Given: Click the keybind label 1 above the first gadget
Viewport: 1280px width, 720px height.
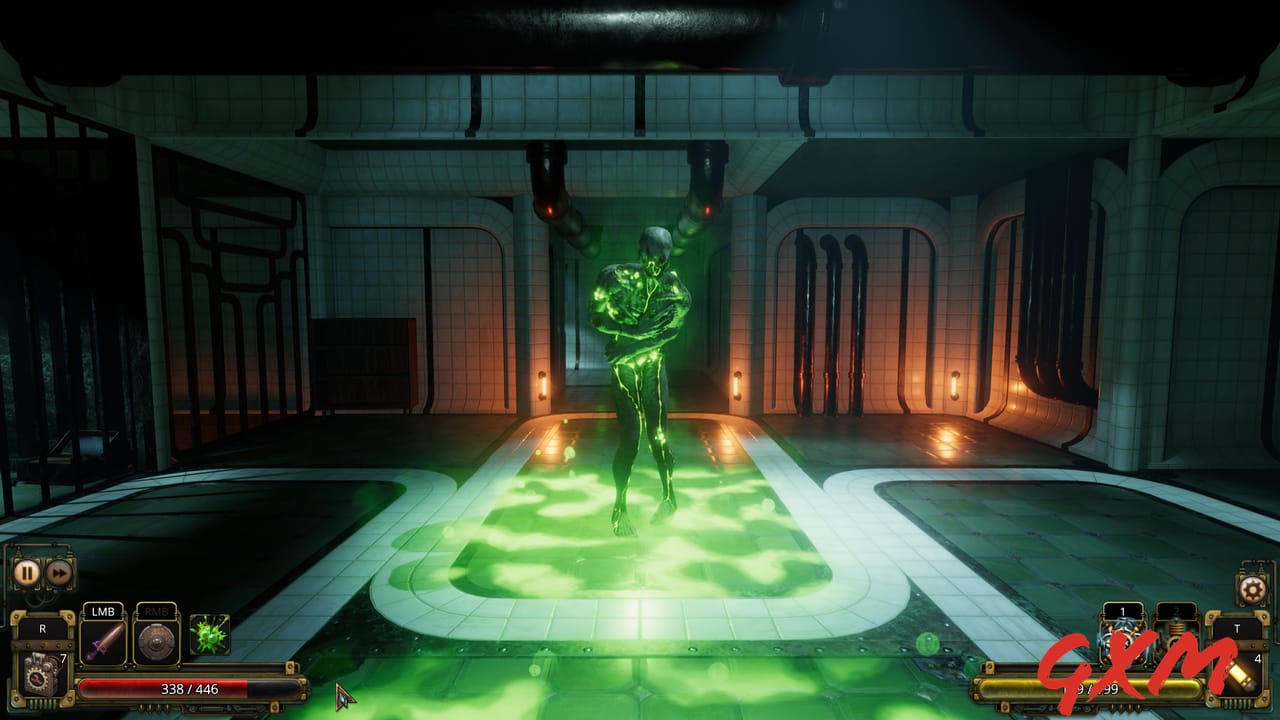Looking at the screenshot, I should click(x=1123, y=610).
